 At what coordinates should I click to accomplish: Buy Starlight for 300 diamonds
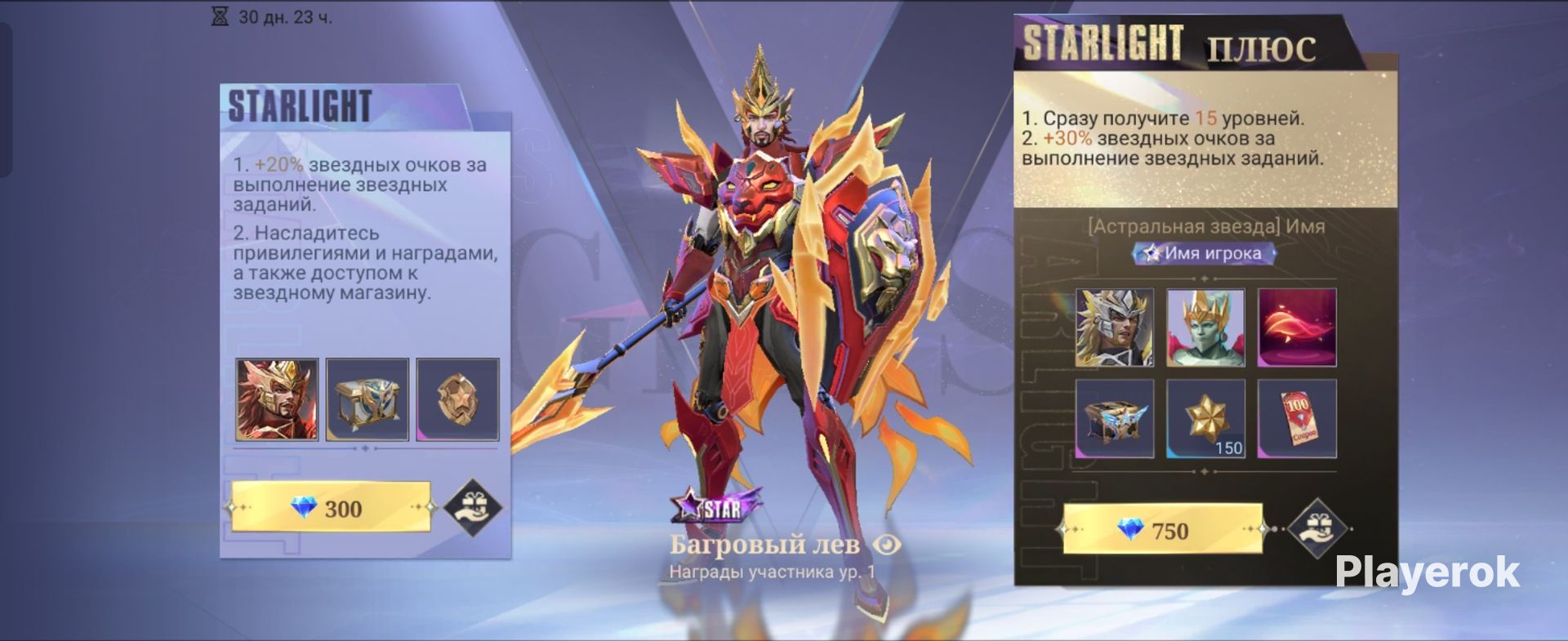[331, 508]
